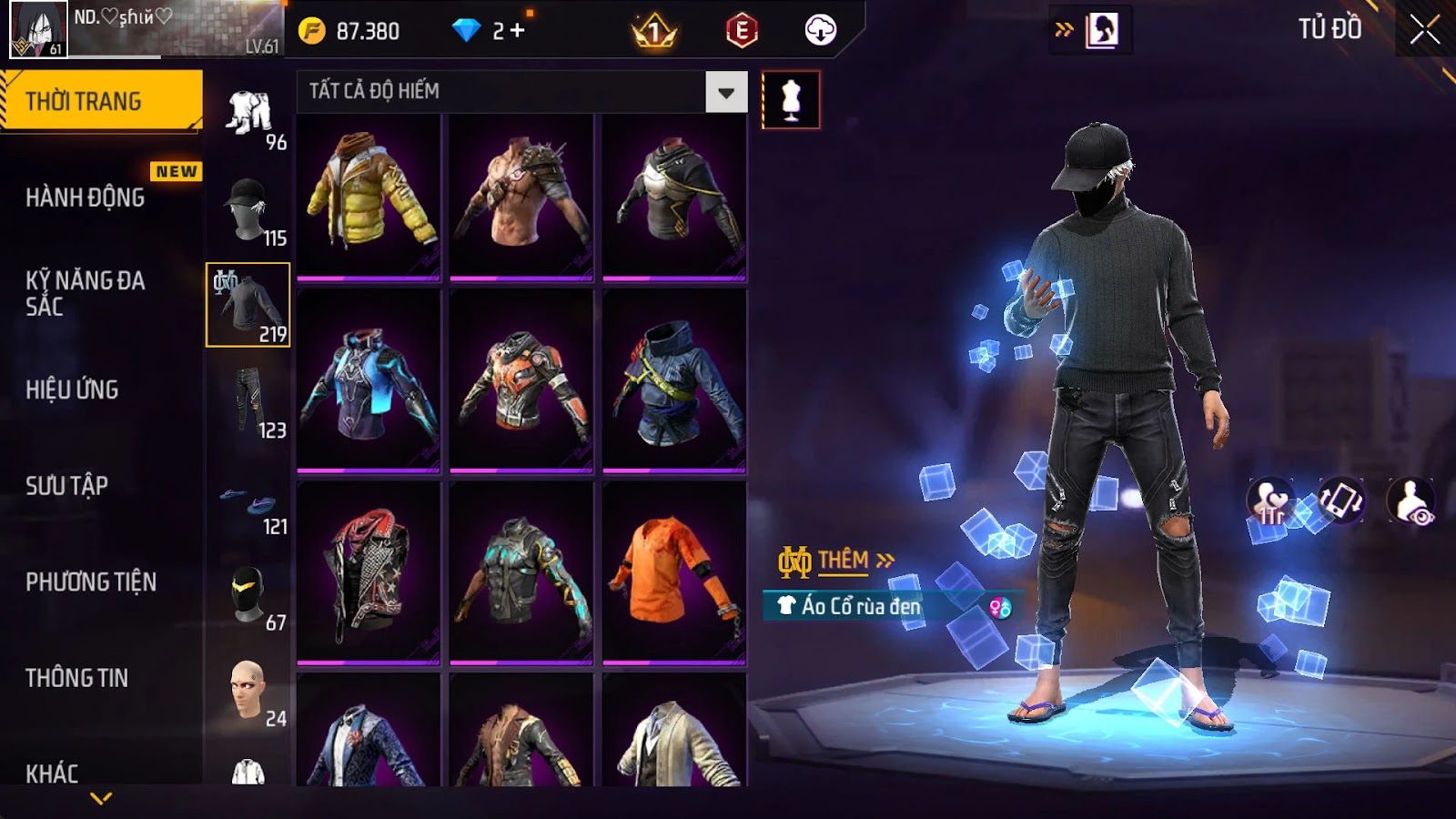Switch to the hats category with 115 items
This screenshot has width=1456, height=819.
[248, 209]
